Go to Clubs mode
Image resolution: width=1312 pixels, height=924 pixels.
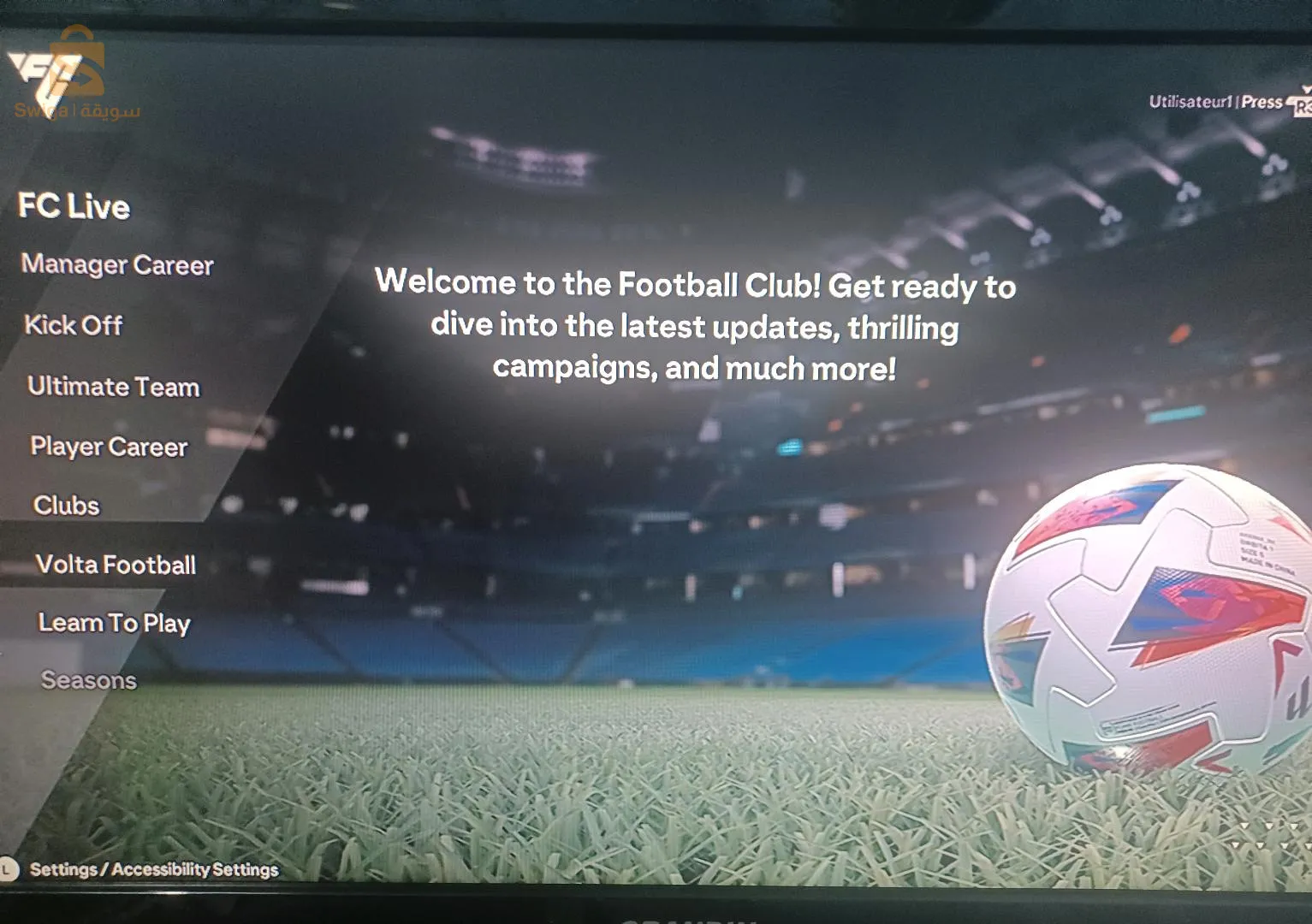[67, 506]
